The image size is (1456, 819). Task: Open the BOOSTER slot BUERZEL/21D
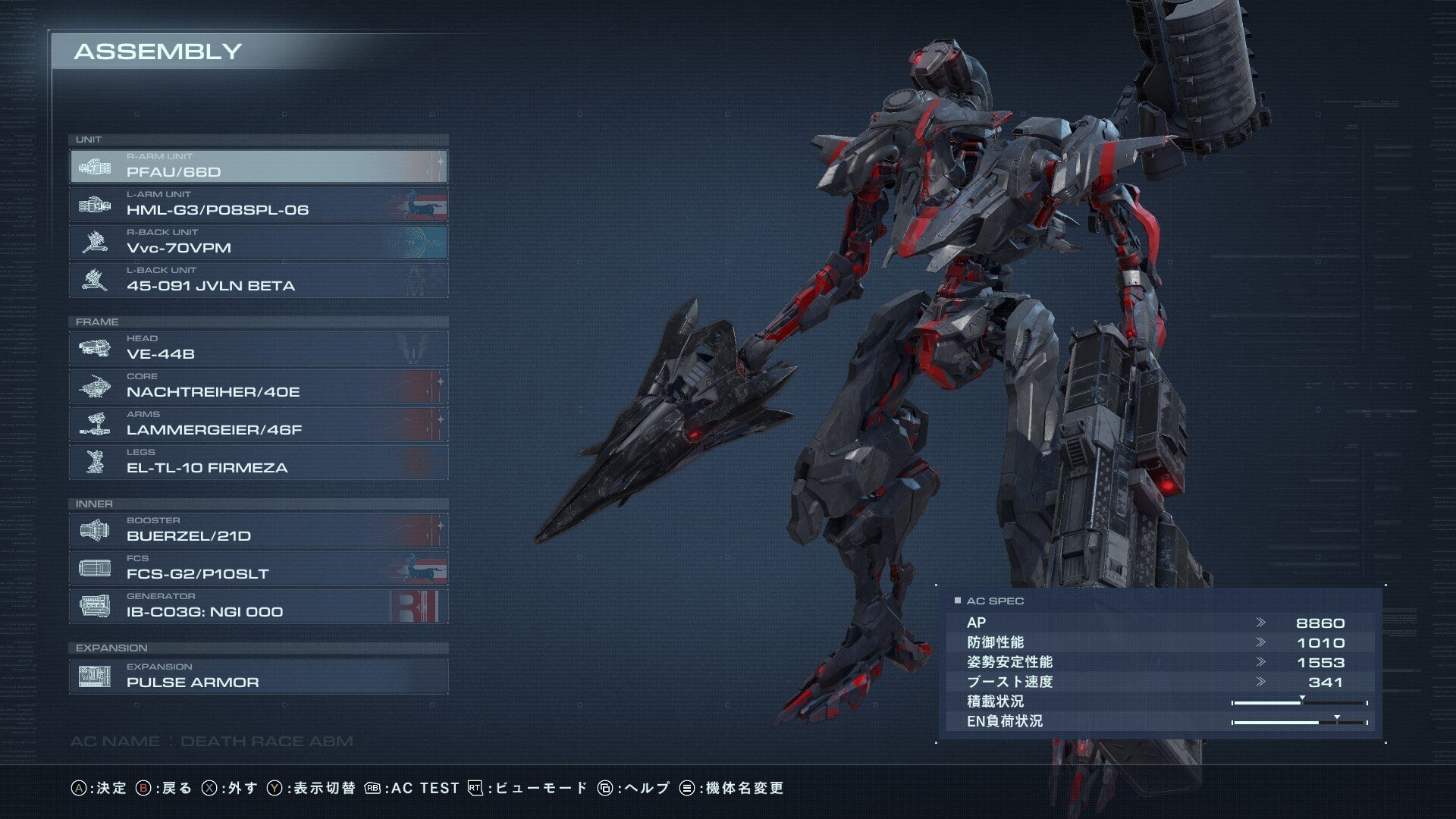click(259, 530)
